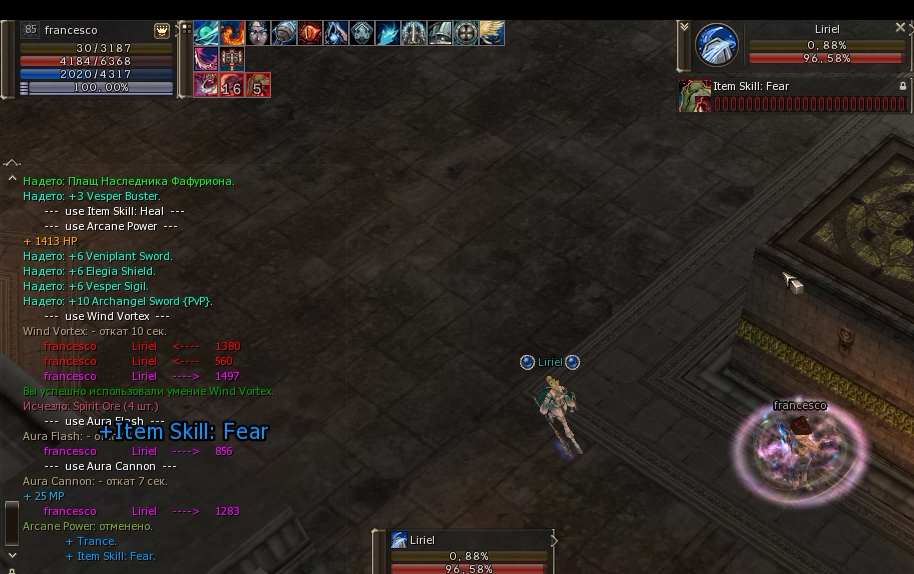Click the Item Skill: Fear skill icon
The image size is (914, 574).
click(x=694, y=95)
